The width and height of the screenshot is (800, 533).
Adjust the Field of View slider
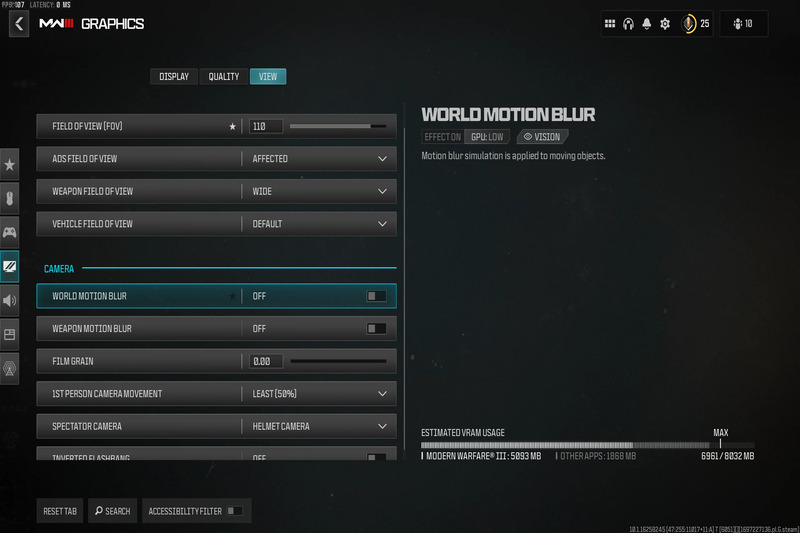click(338, 127)
